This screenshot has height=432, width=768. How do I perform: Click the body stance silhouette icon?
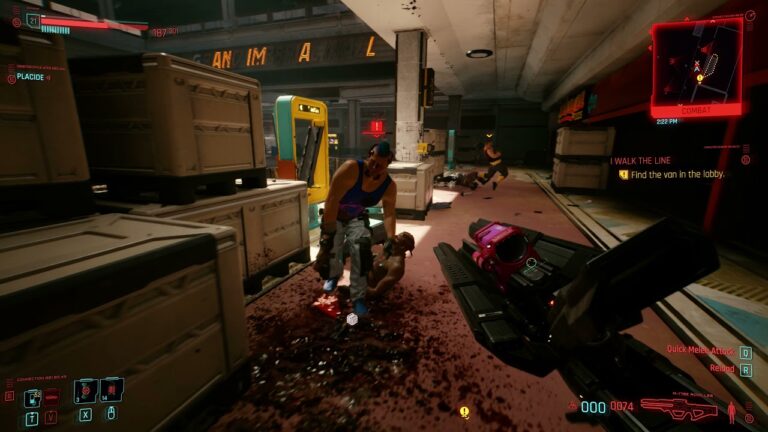point(732,410)
